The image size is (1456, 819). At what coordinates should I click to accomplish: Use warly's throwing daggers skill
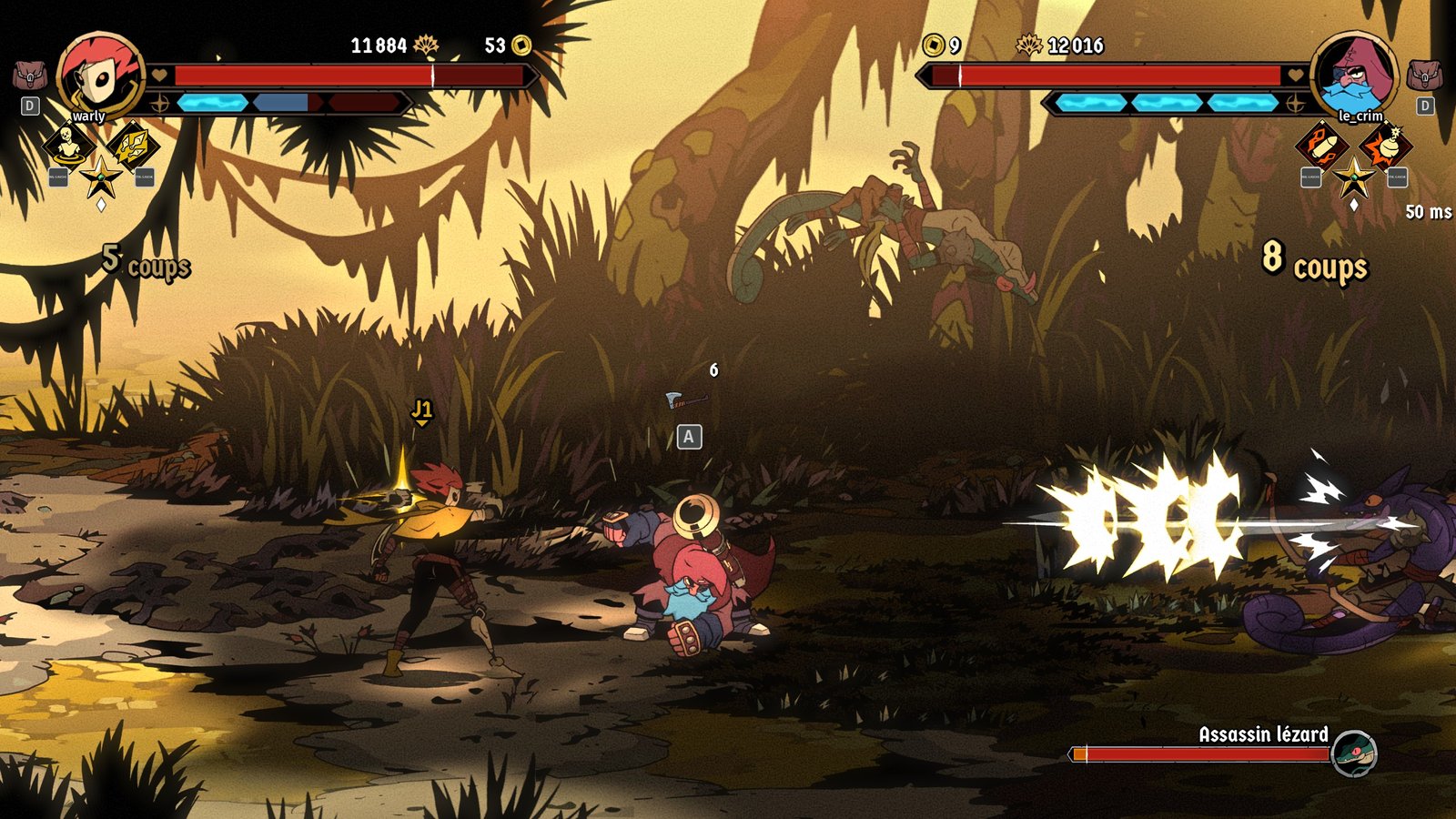[x=133, y=144]
